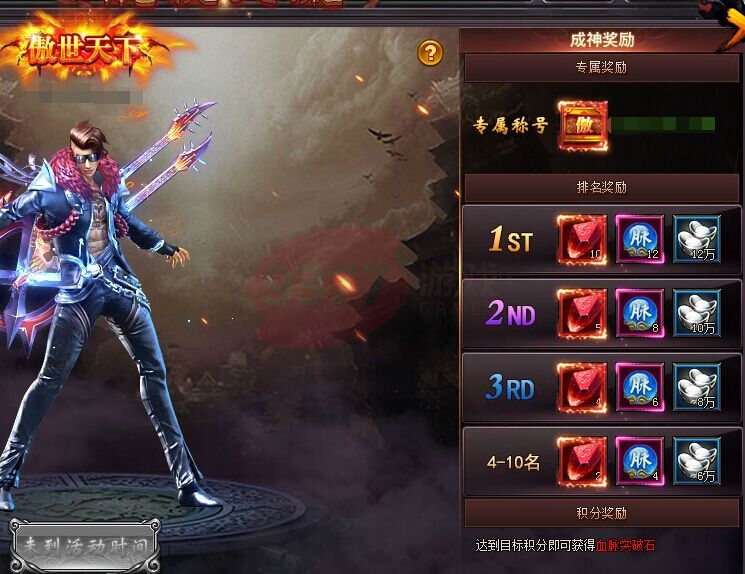Viewport: 745px width, 574px height.
Task: Select the 傲 exclusive title icon
Action: (581, 126)
